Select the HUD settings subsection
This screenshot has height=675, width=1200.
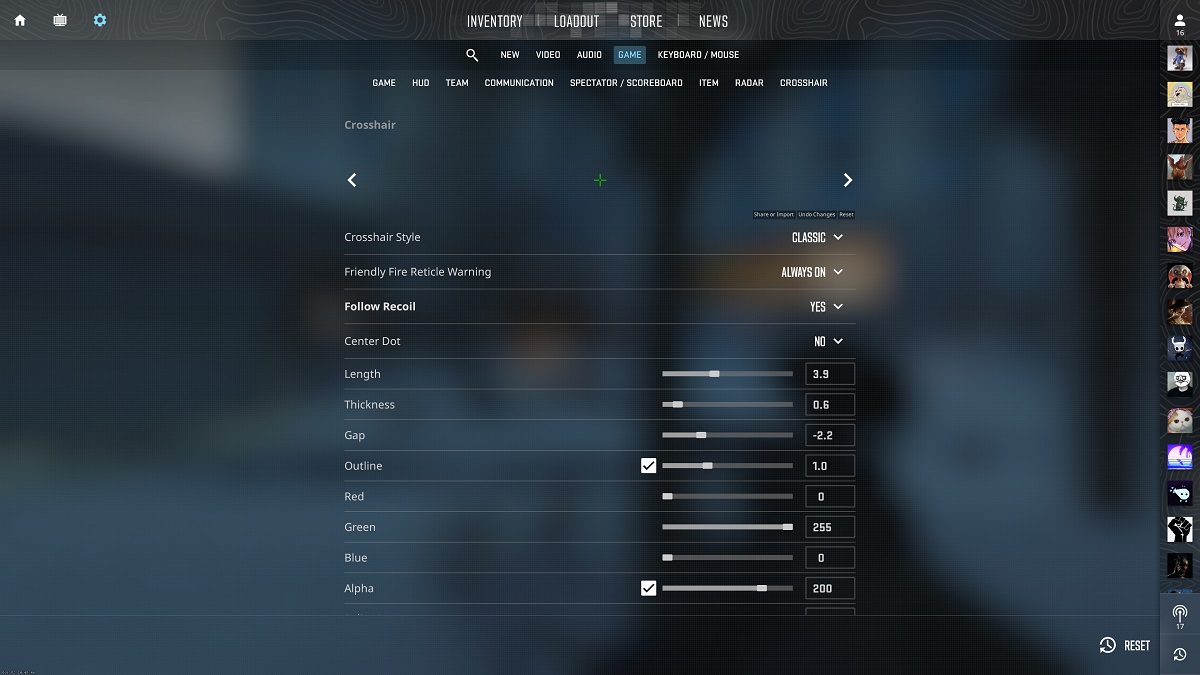(420, 83)
